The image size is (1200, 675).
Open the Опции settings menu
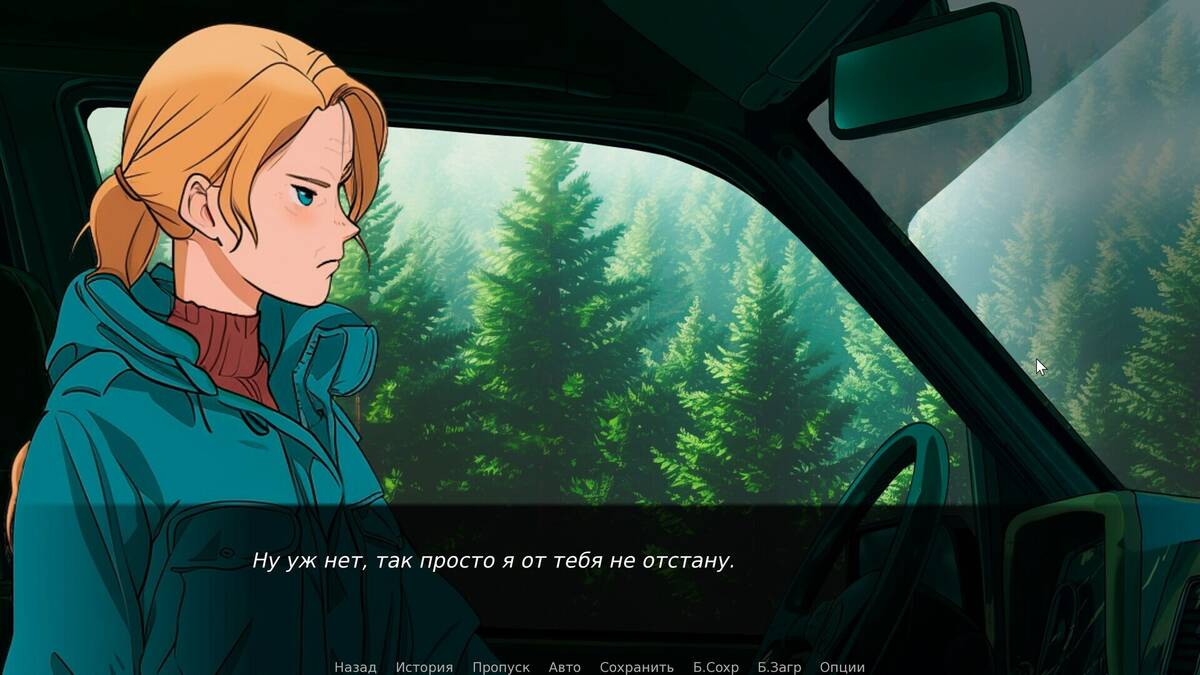(842, 667)
